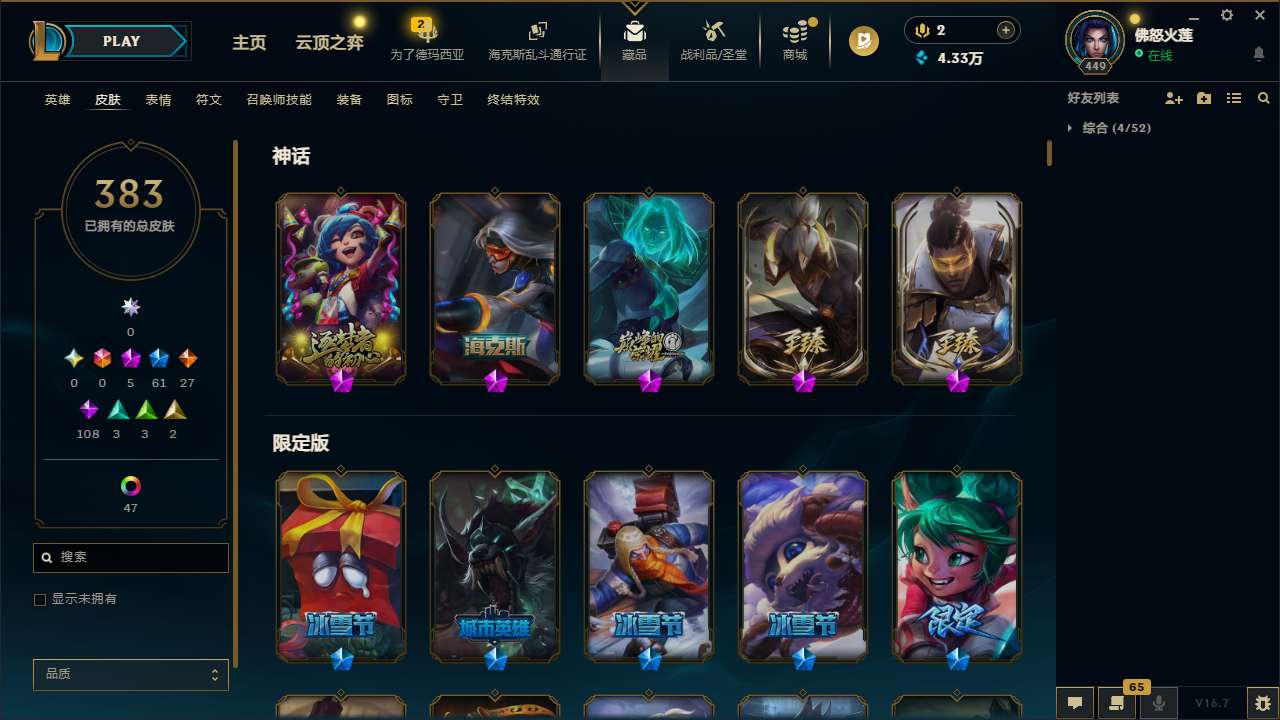Screen dimensions: 1280x720
Task: Open the settings gear icon
Action: 1226,15
